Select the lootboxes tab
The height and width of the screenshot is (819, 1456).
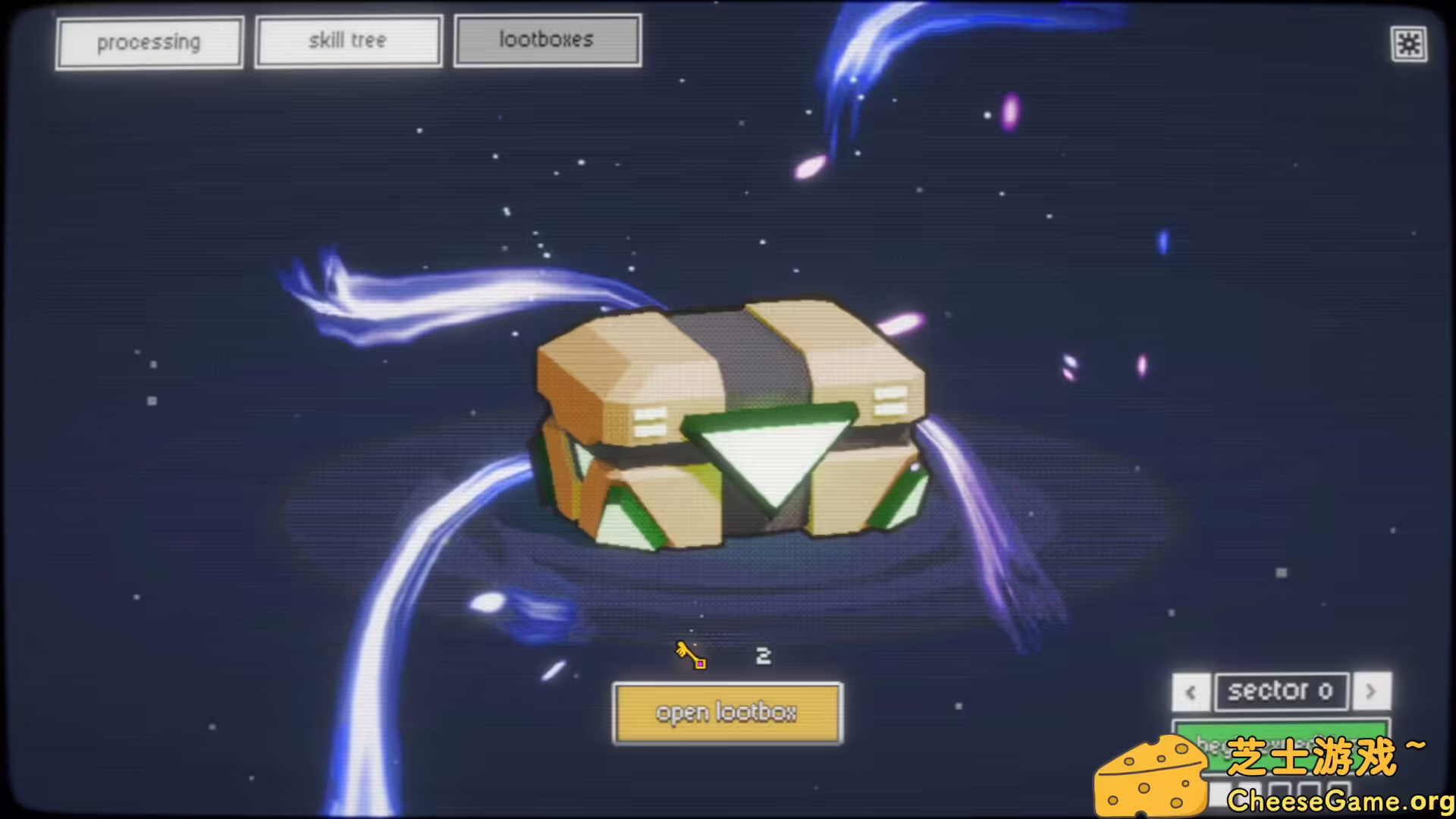(548, 39)
